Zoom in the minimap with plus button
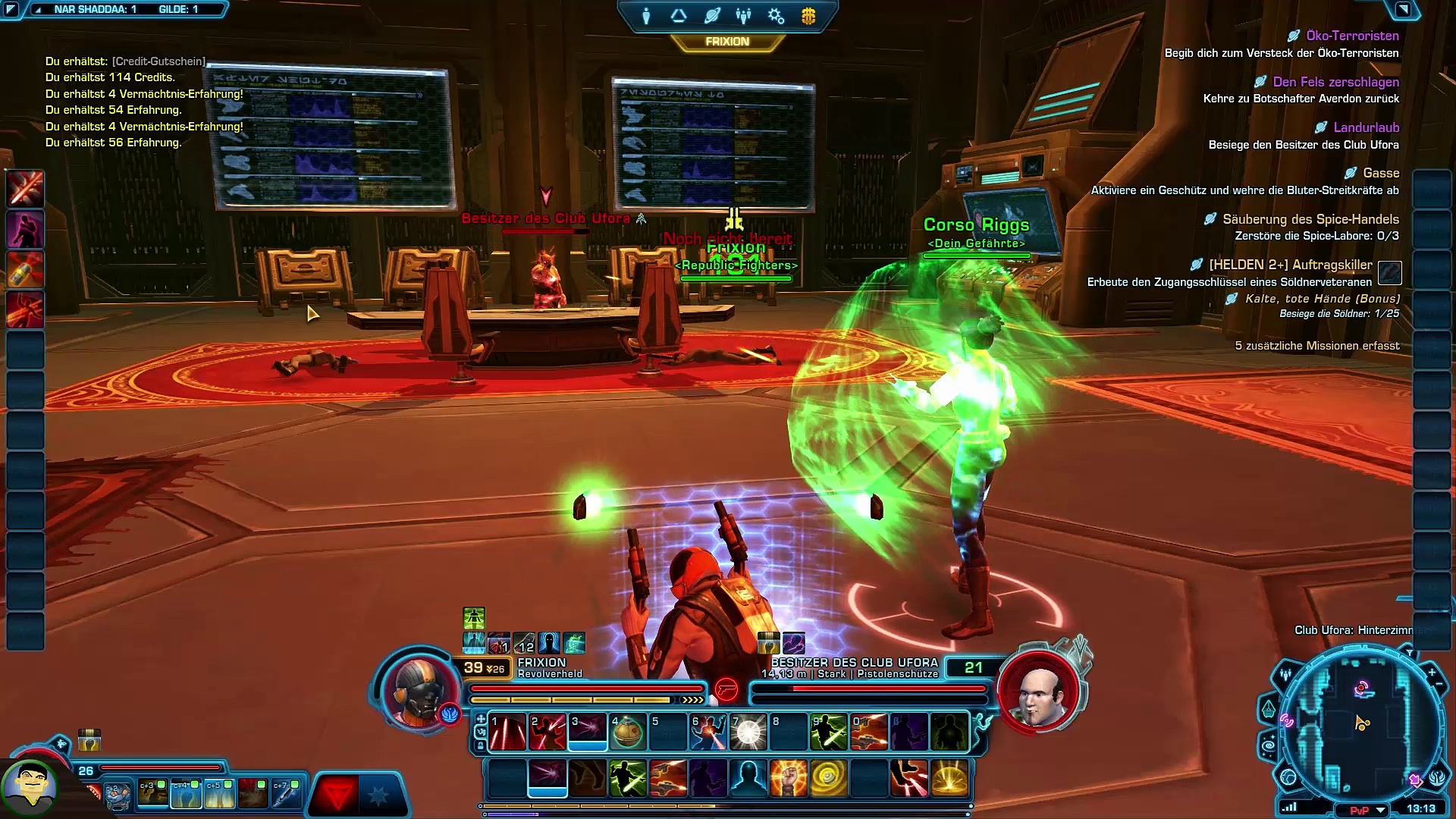1456x819 pixels. pos(1432,672)
